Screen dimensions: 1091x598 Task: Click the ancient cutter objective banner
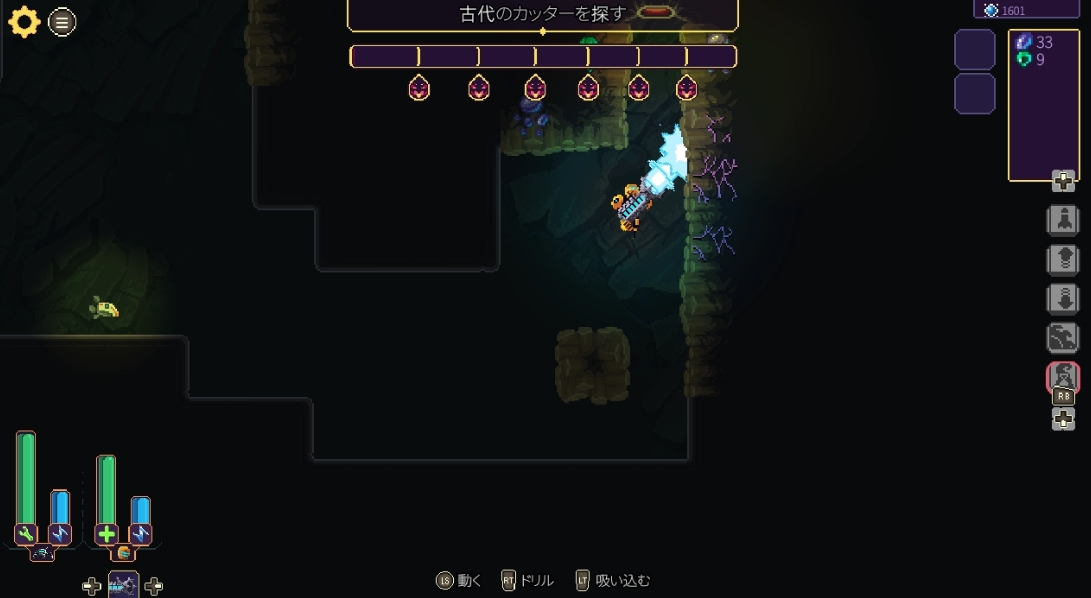(x=542, y=14)
